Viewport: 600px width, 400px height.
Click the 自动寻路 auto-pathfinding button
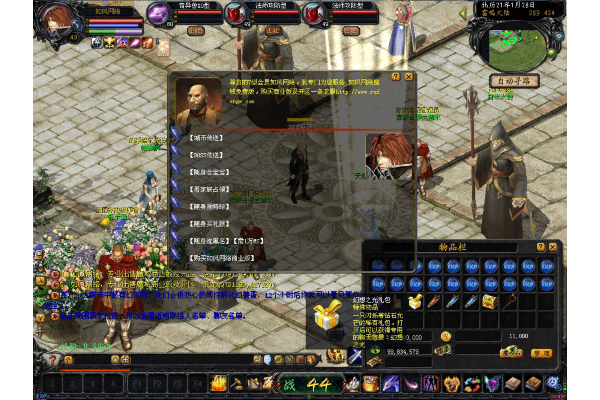click(x=514, y=80)
